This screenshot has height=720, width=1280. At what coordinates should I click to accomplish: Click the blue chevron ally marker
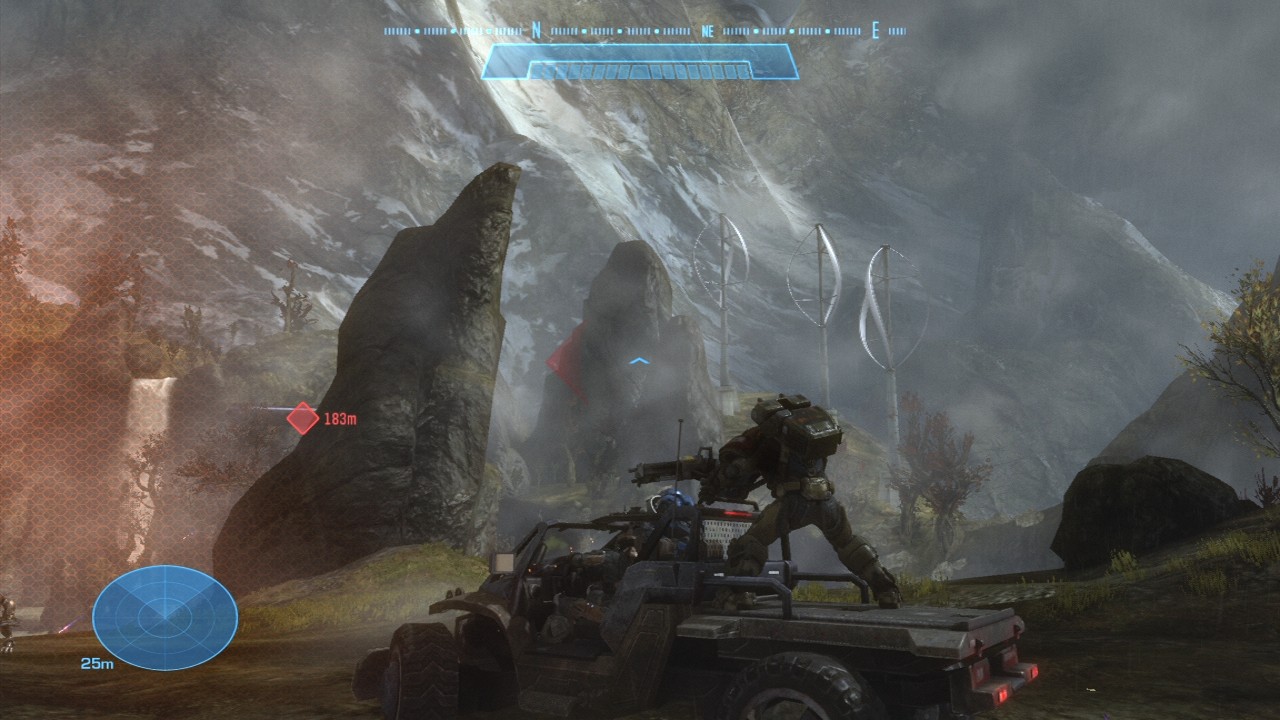(x=640, y=361)
